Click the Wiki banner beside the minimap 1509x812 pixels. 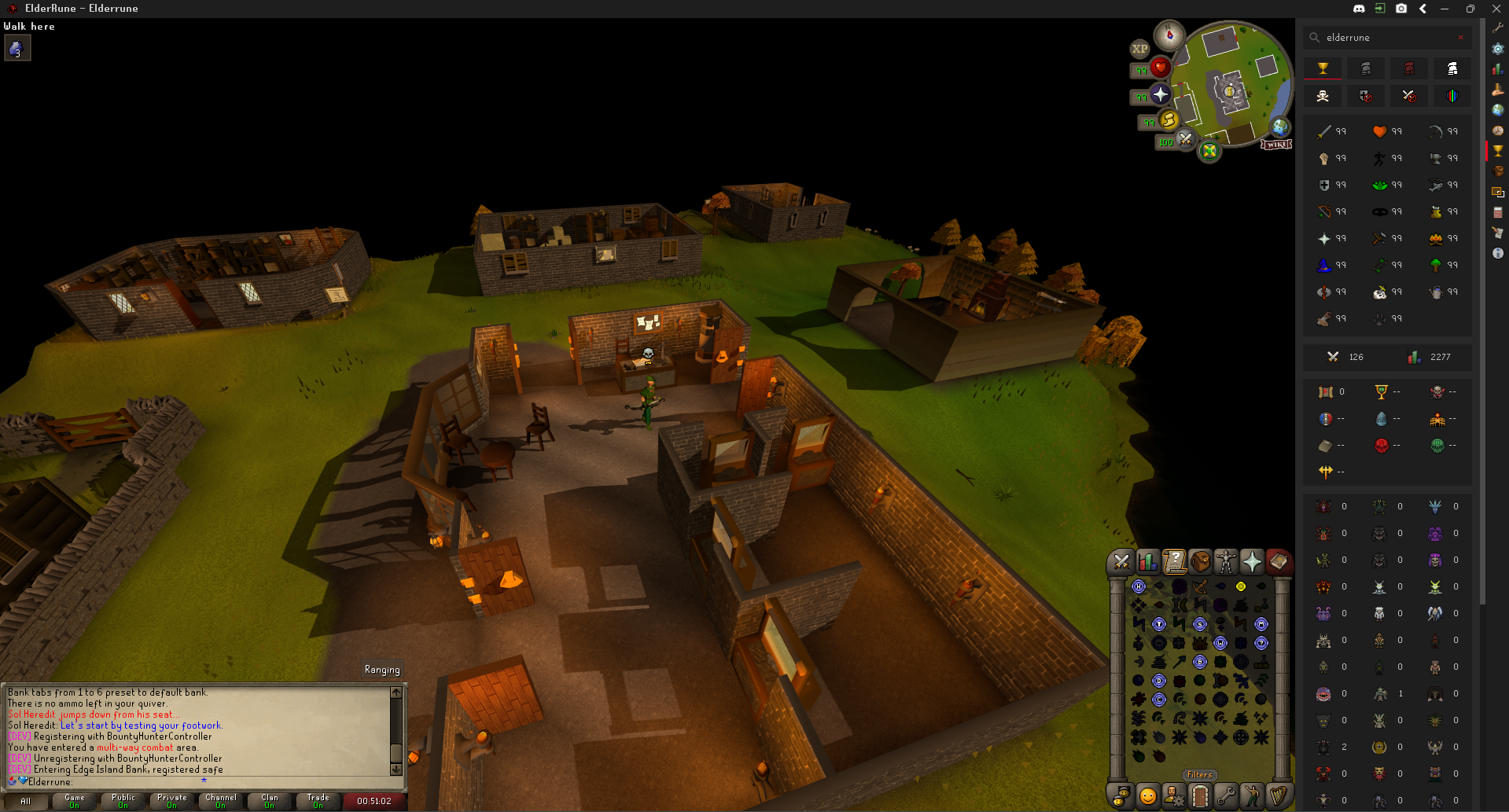[1276, 145]
